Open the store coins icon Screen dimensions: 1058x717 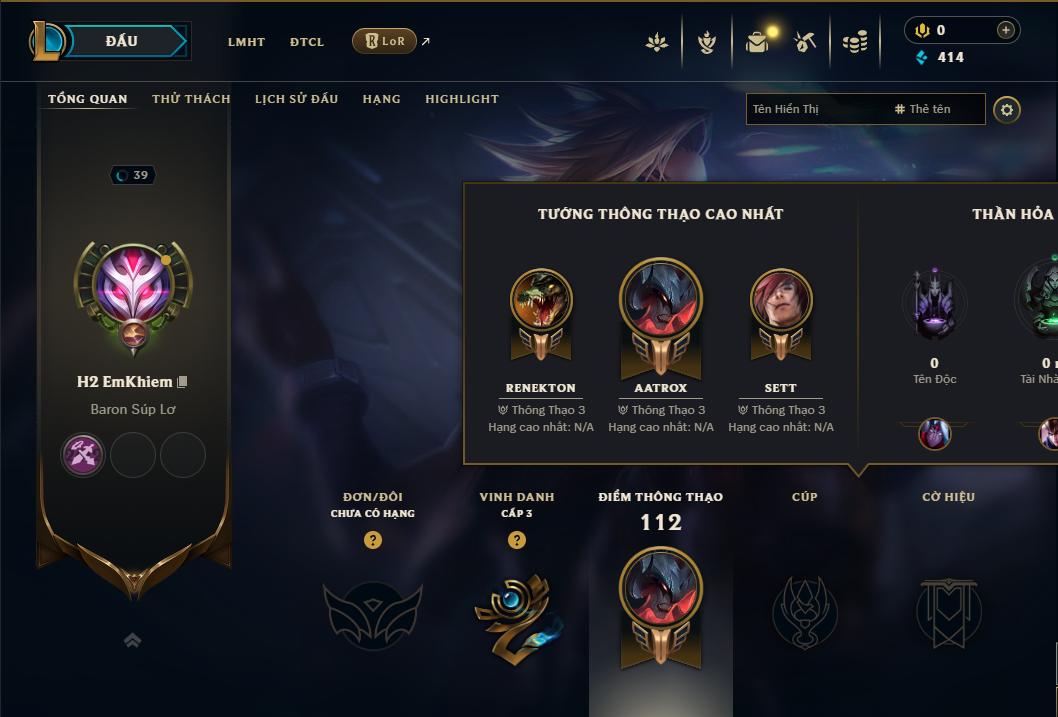click(x=854, y=42)
